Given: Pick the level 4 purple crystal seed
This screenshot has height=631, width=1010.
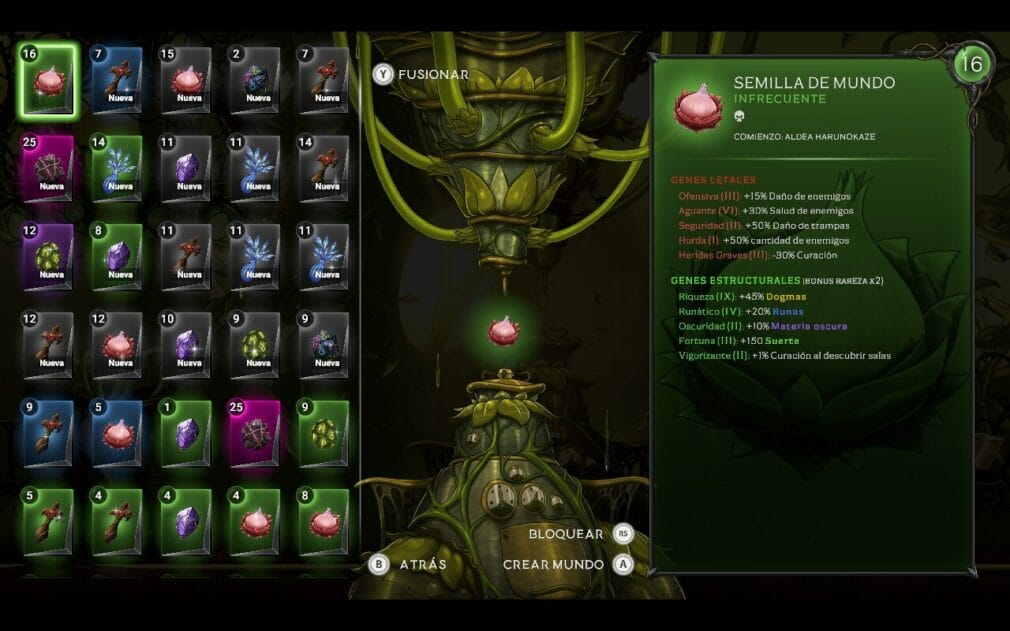Looking at the screenshot, I should click(186, 522).
